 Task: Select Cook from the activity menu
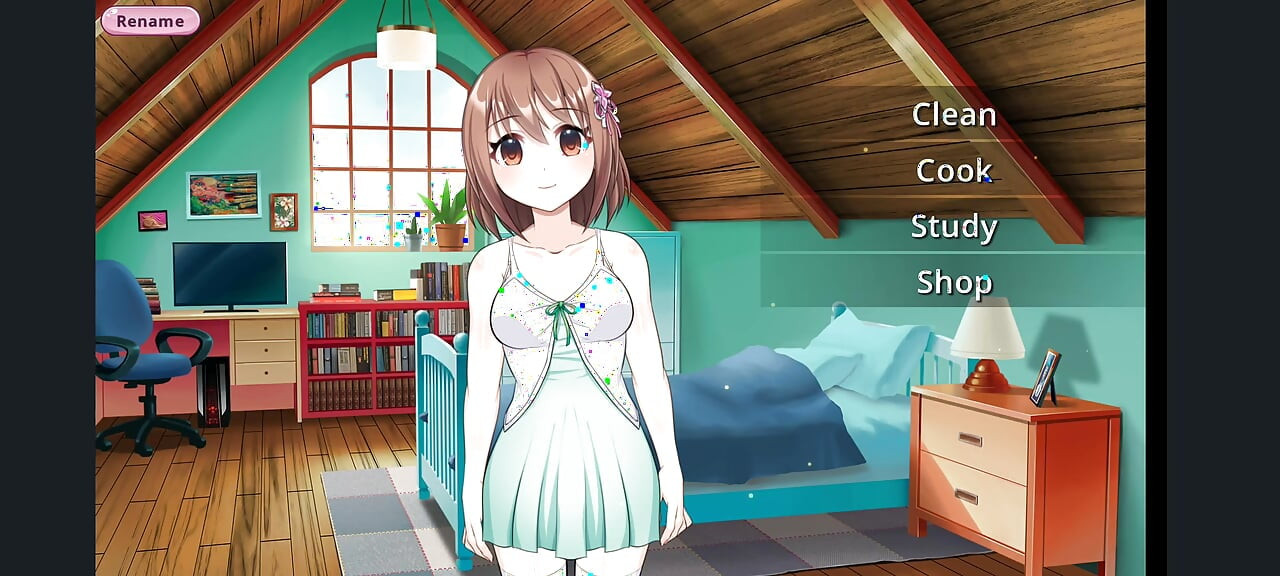point(953,171)
